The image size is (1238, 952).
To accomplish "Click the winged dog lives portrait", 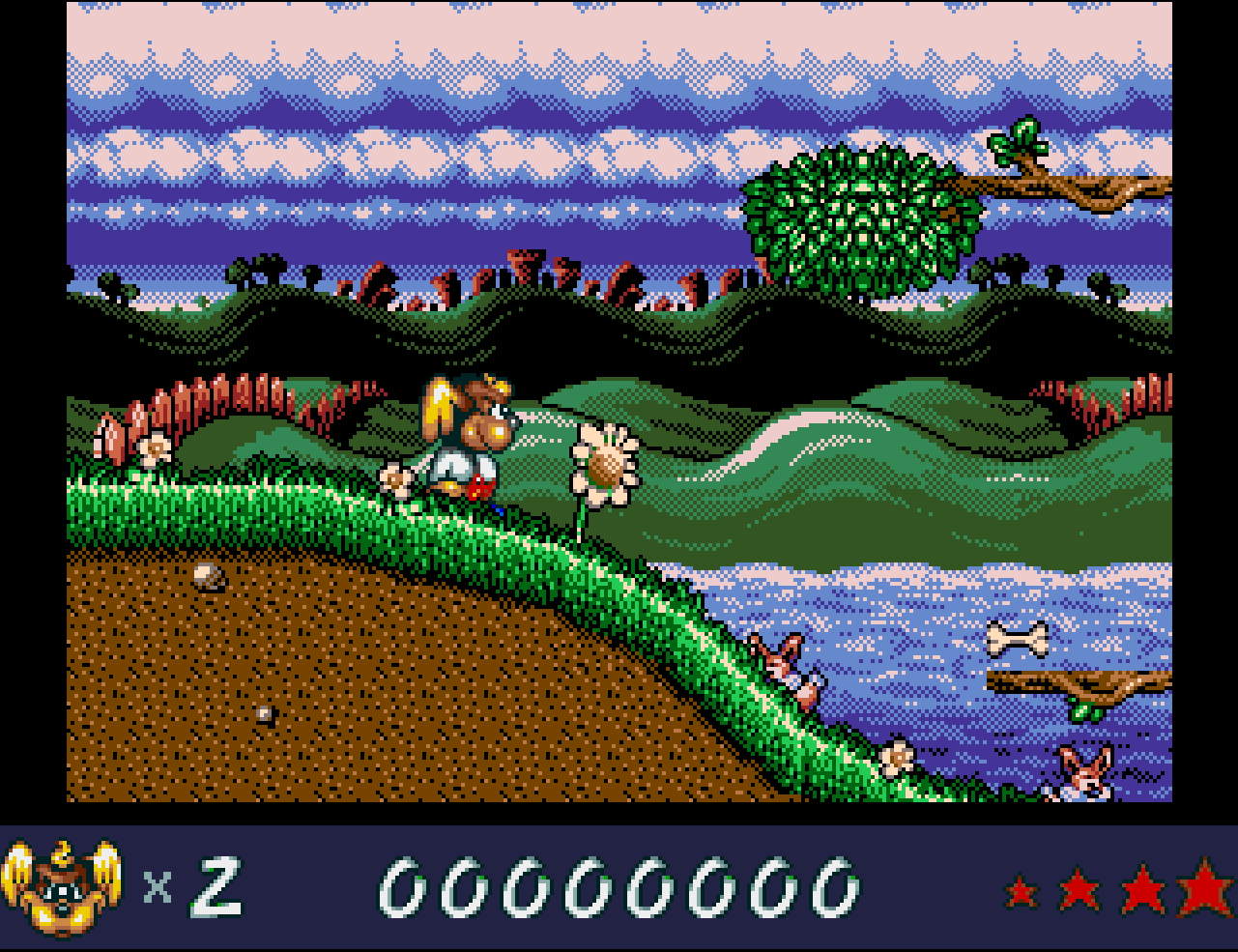I will (x=61, y=887).
